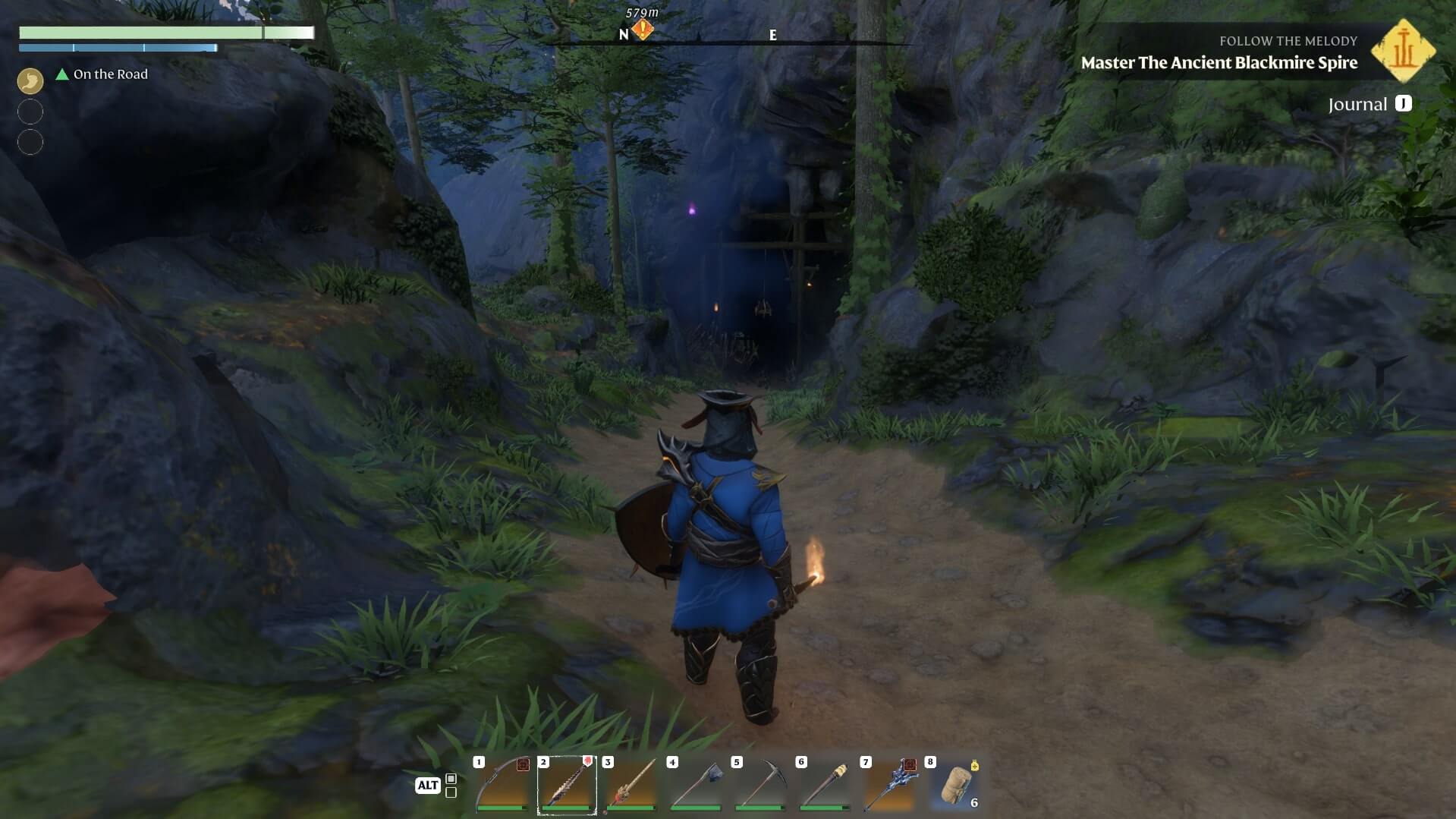The width and height of the screenshot is (1456, 819).
Task: Equip the red-hilted sword in slot 3
Action: click(x=631, y=786)
